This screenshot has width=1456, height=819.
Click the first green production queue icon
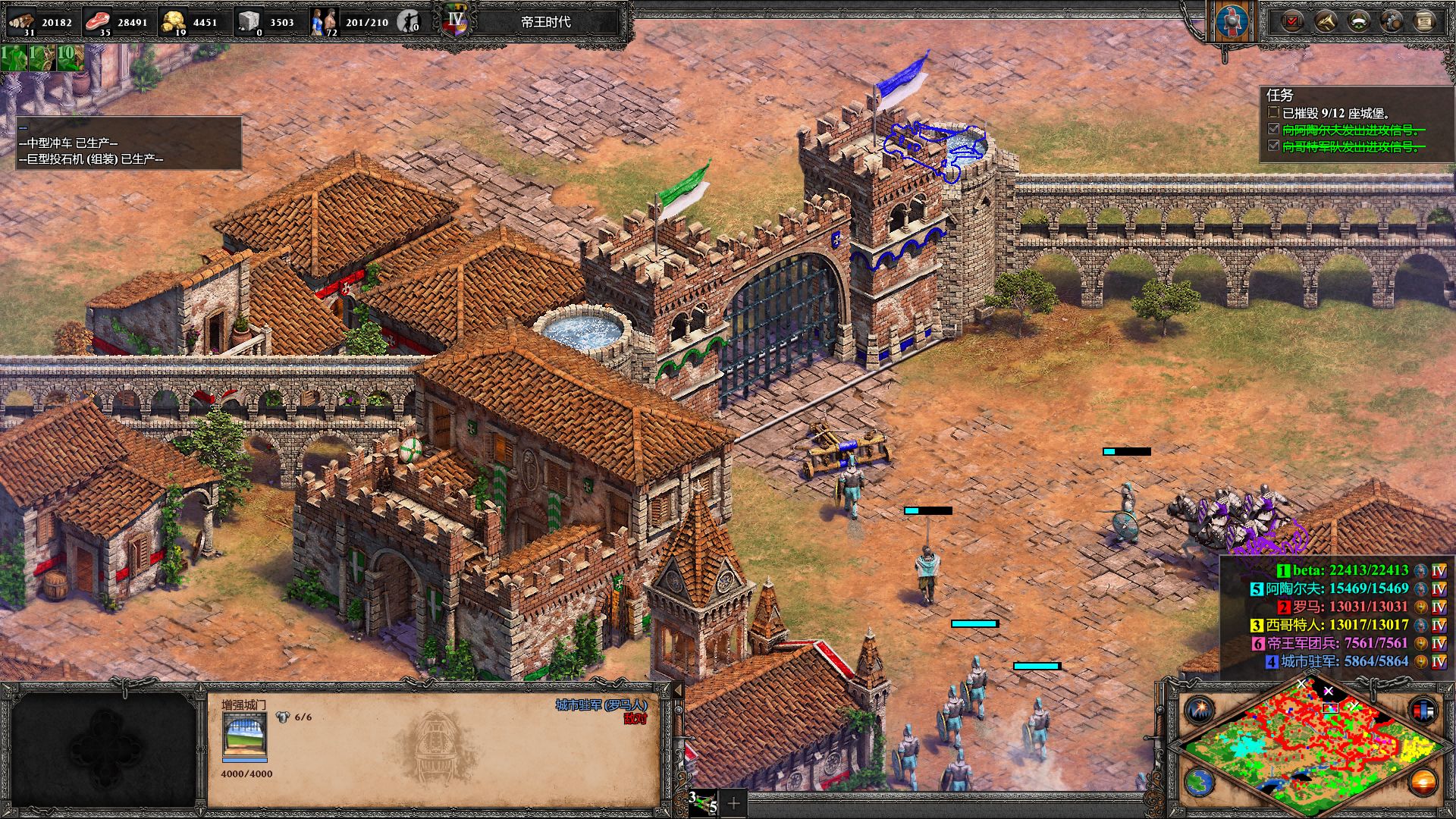(13, 58)
